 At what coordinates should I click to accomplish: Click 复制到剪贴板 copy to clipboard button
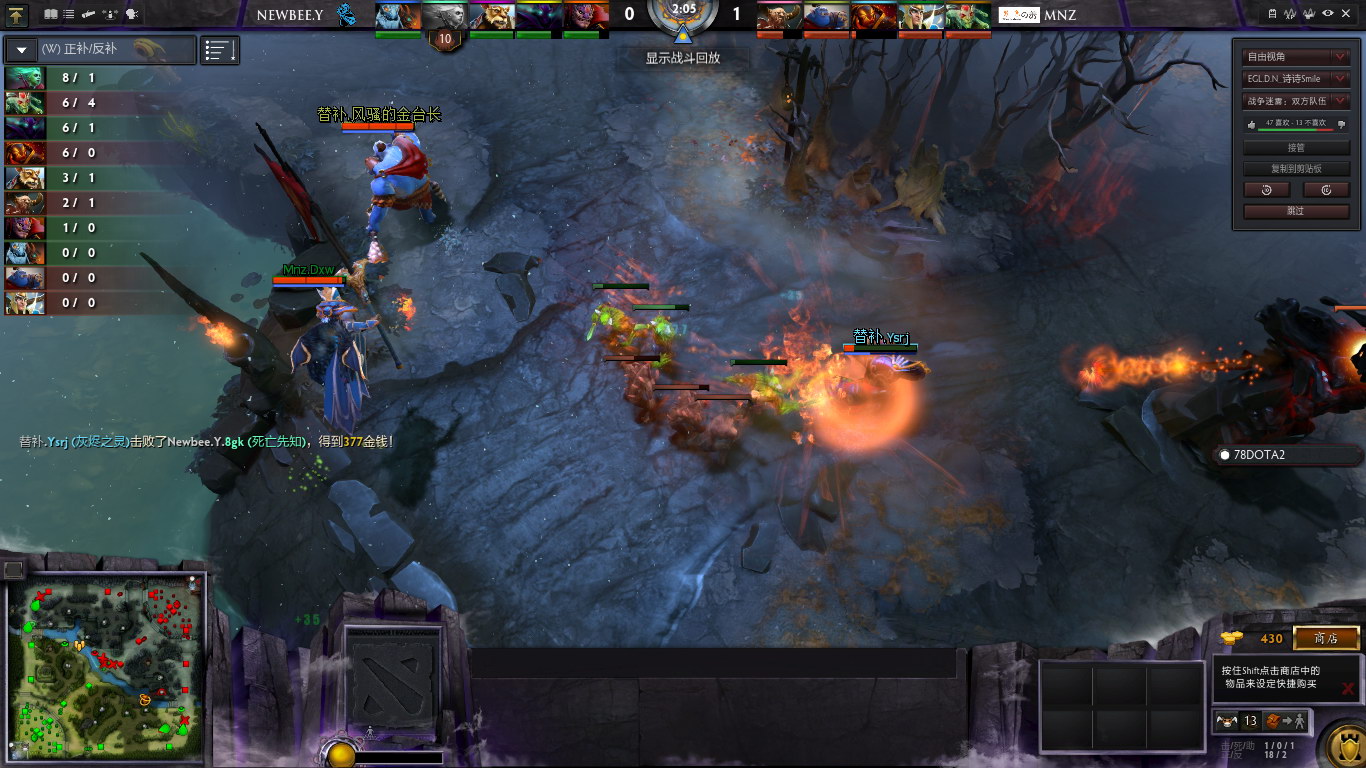[1296, 169]
